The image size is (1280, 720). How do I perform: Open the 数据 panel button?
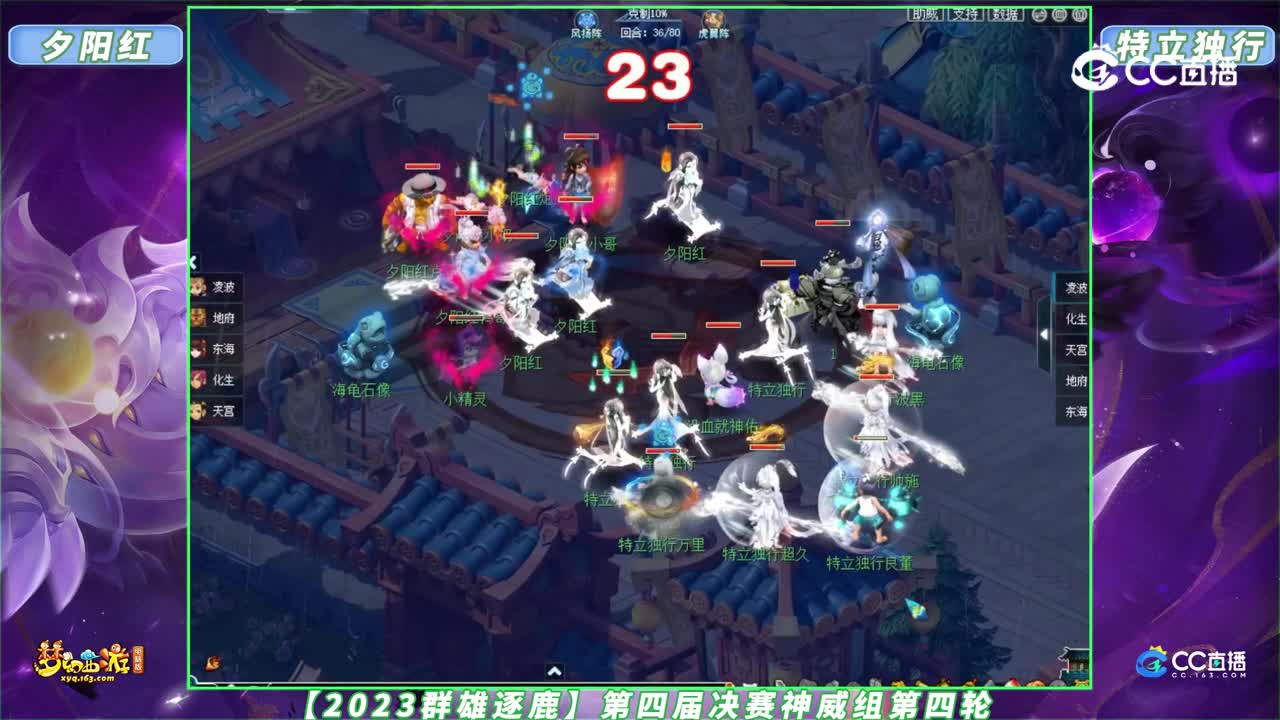coord(1006,17)
